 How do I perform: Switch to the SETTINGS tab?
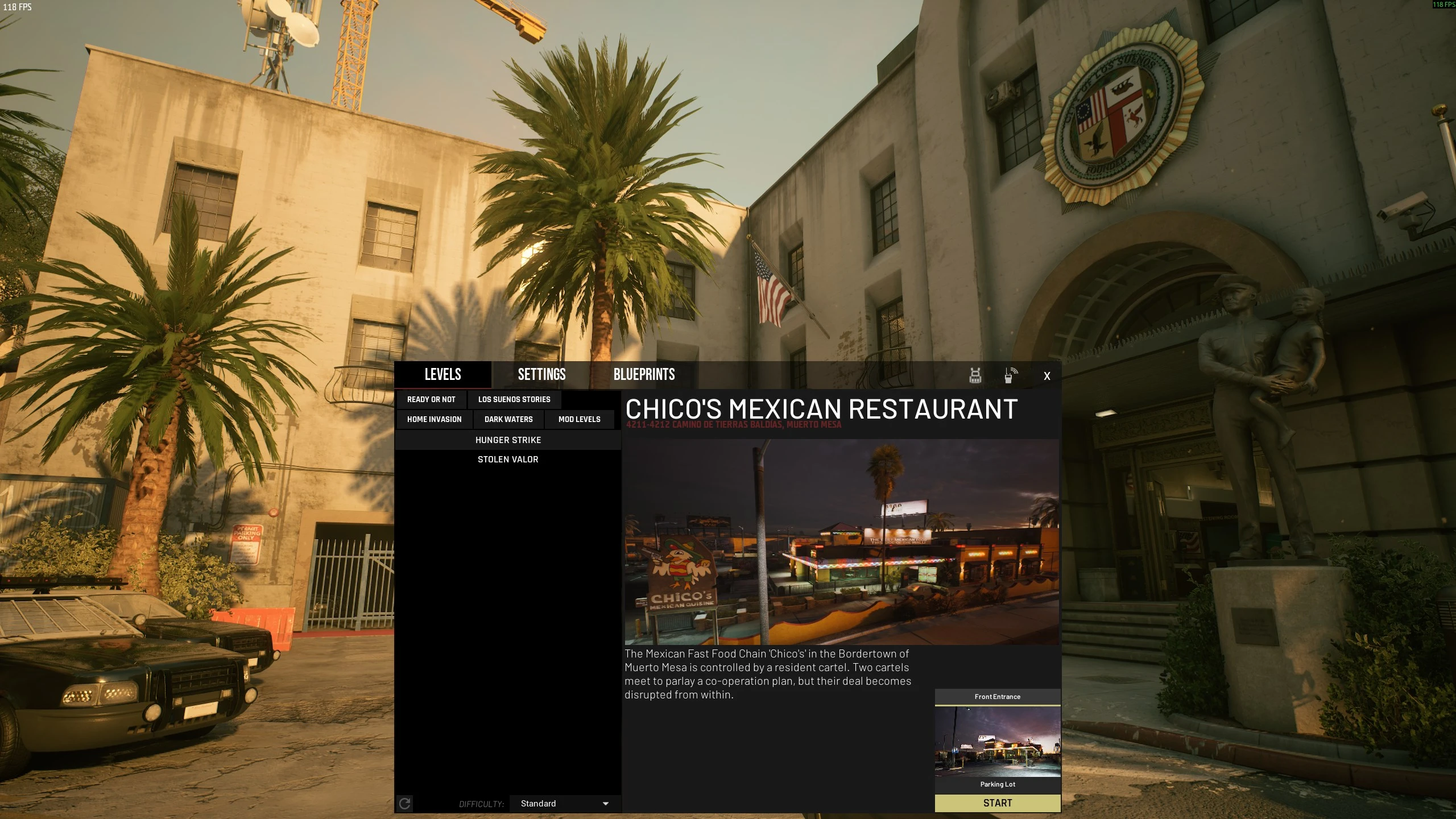click(x=541, y=374)
